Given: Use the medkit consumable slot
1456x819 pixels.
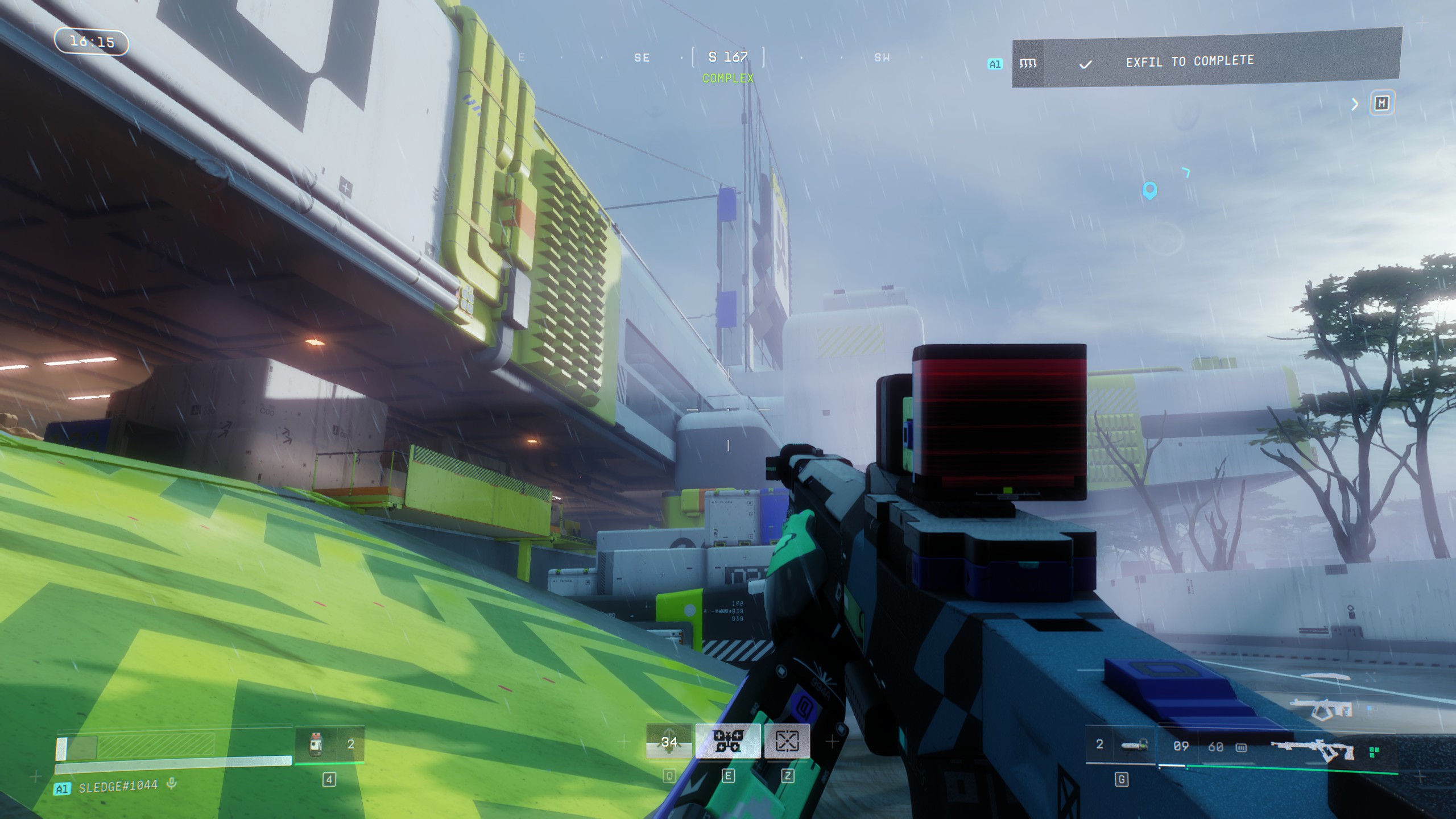Looking at the screenshot, I should [x=317, y=744].
